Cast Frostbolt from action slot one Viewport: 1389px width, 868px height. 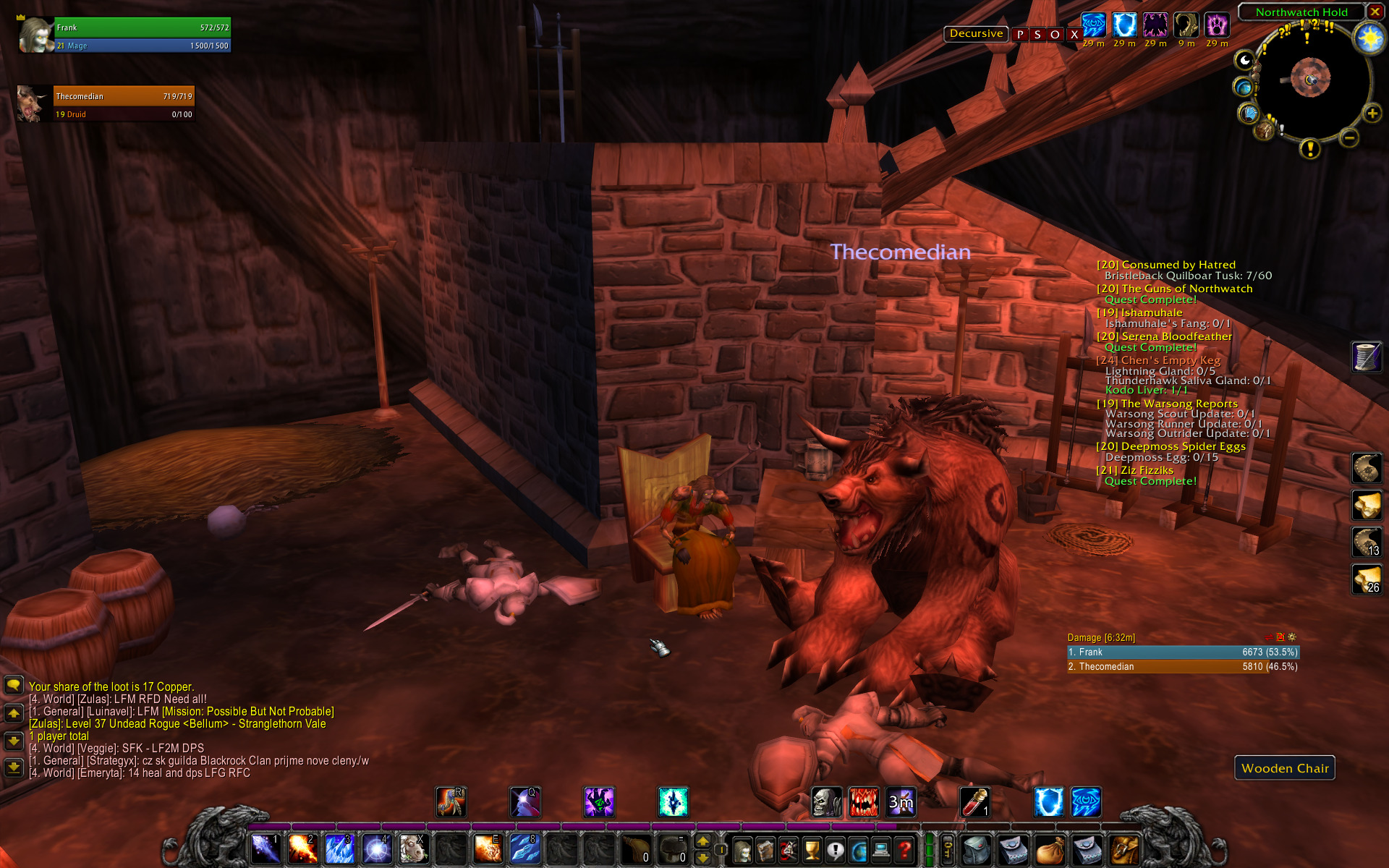tap(265, 849)
